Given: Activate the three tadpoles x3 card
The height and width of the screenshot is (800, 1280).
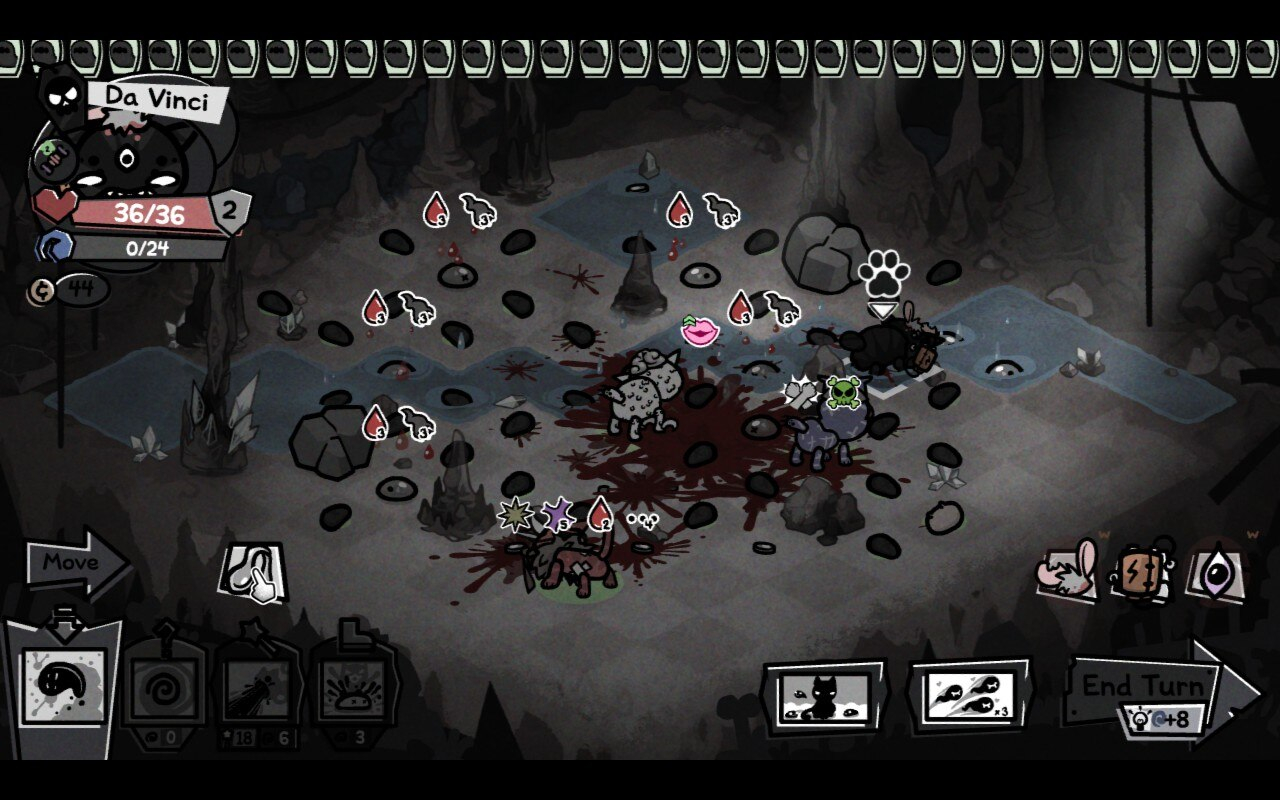Looking at the screenshot, I should (x=970, y=694).
